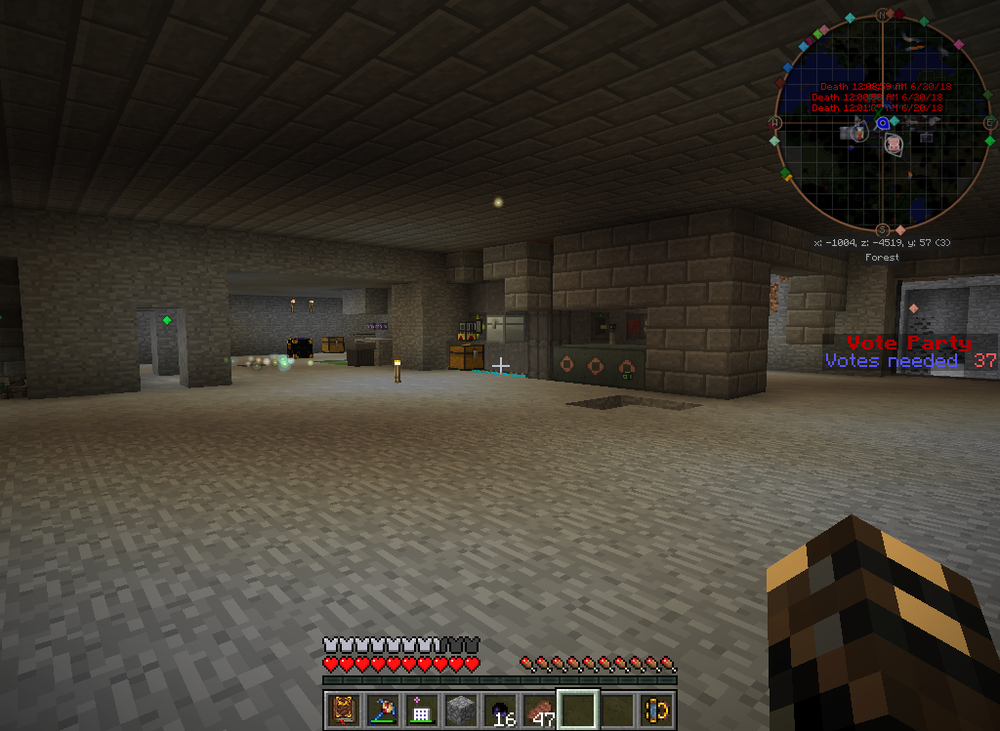1000x731 pixels.
Task: Select the ornate book hotbar slot
Action: tap(345, 709)
